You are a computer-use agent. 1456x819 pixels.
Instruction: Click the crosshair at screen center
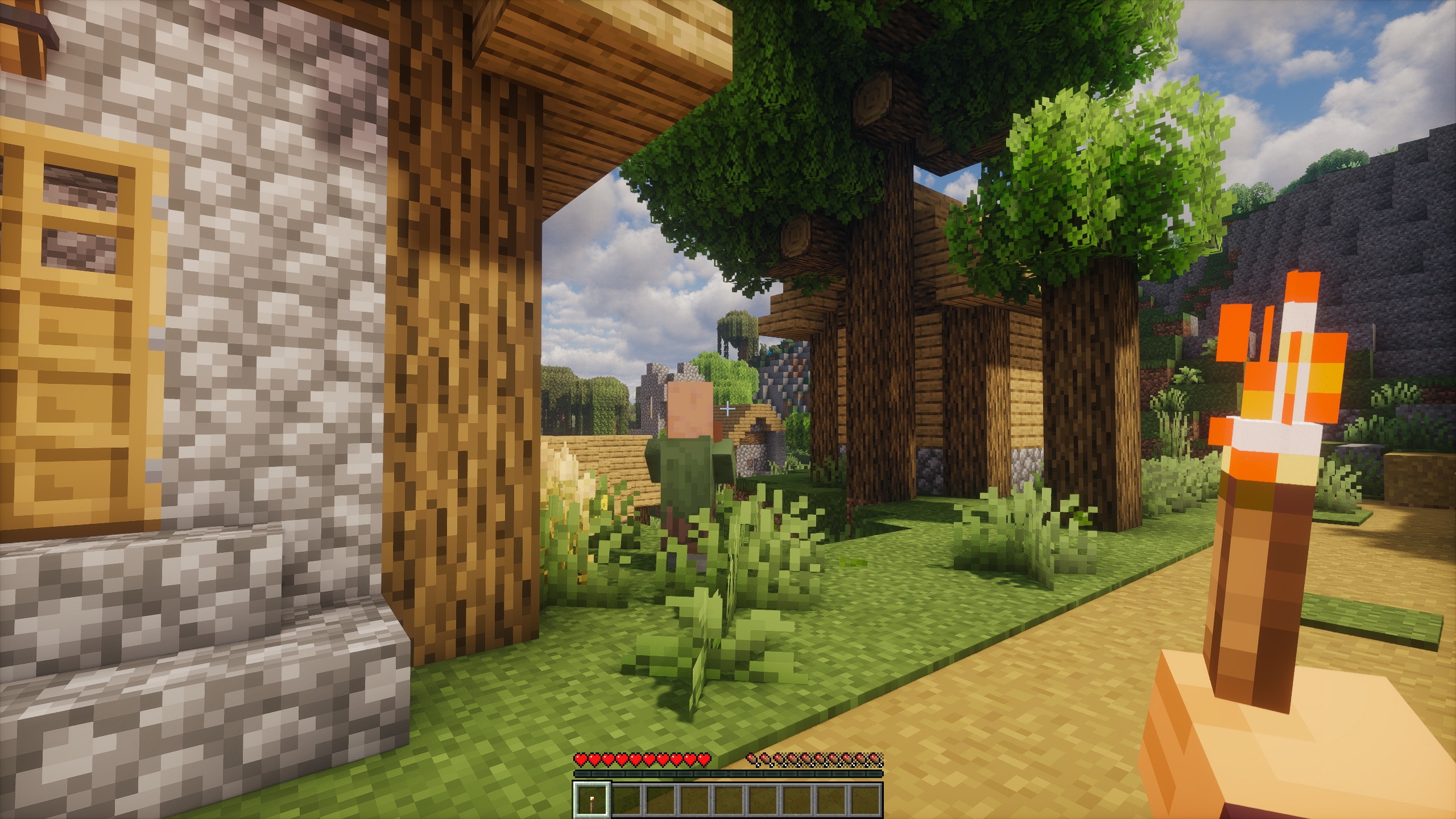pos(728,409)
